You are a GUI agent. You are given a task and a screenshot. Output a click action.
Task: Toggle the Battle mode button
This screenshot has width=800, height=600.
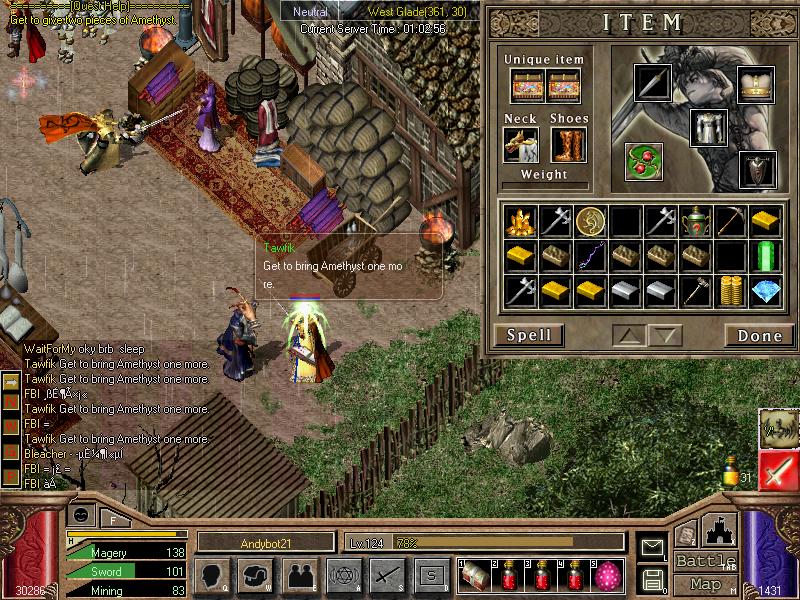[705, 561]
